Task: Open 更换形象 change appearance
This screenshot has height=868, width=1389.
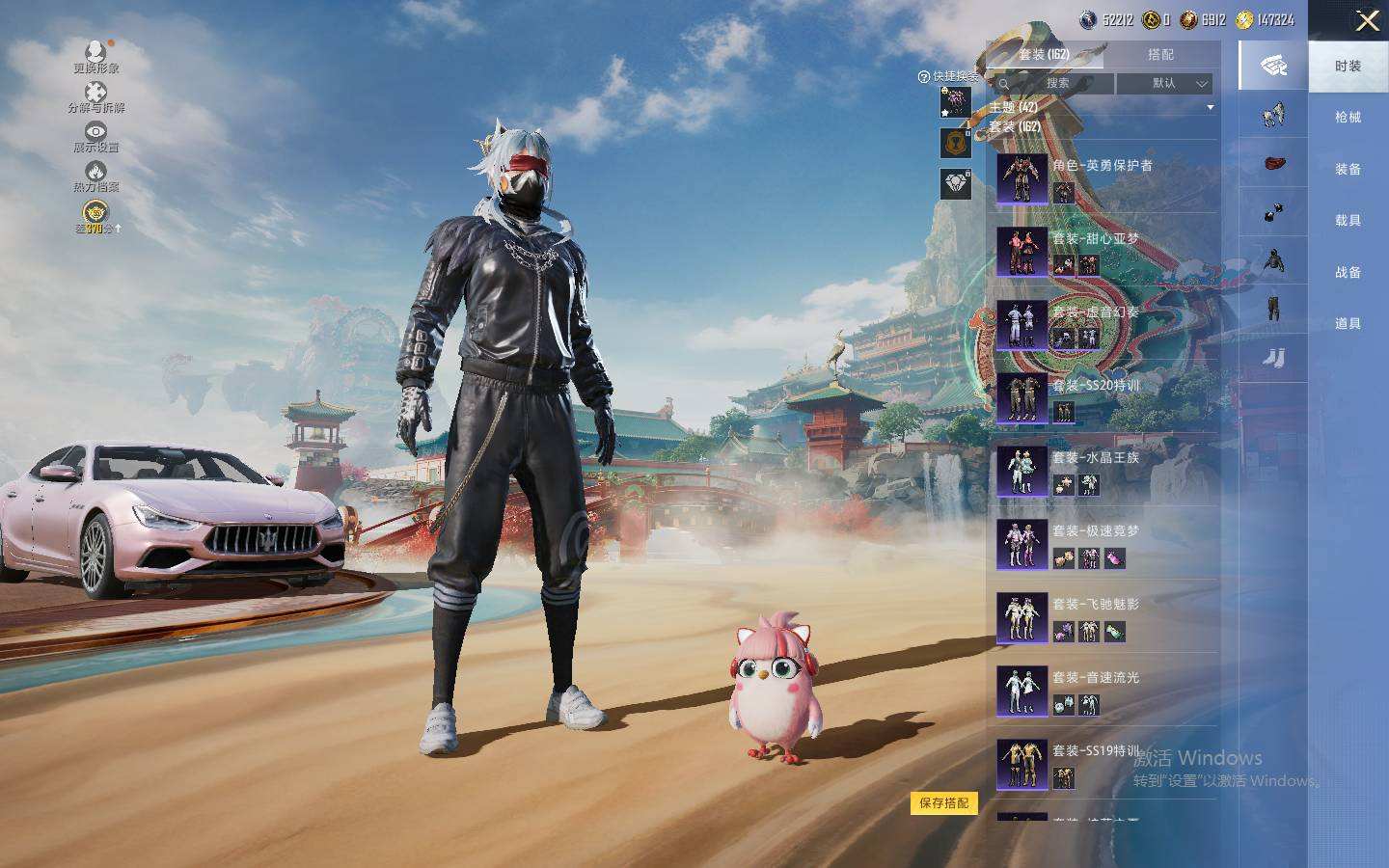Action: pos(95,57)
